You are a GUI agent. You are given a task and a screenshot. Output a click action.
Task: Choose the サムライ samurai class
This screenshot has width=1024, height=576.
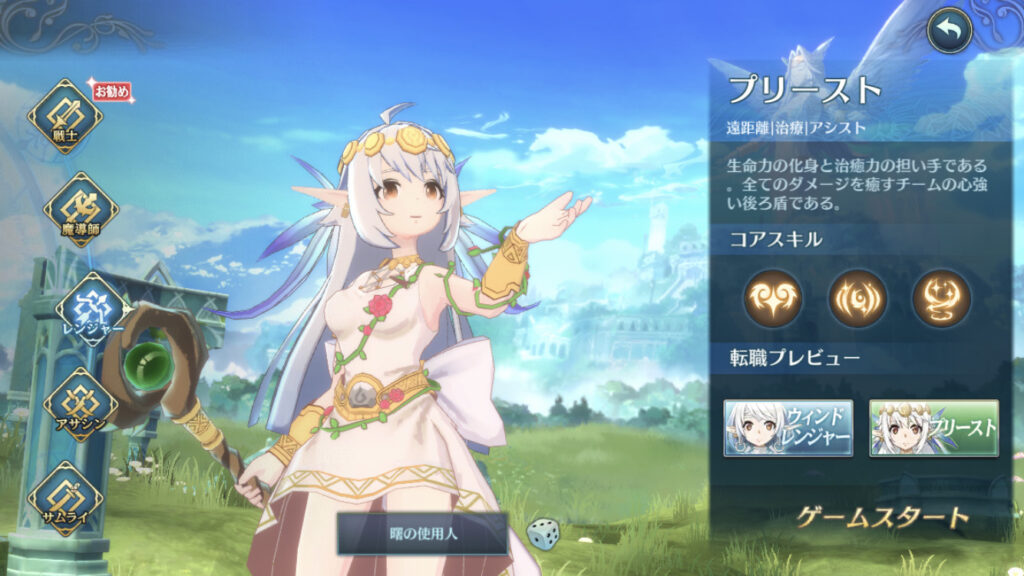(x=65, y=497)
